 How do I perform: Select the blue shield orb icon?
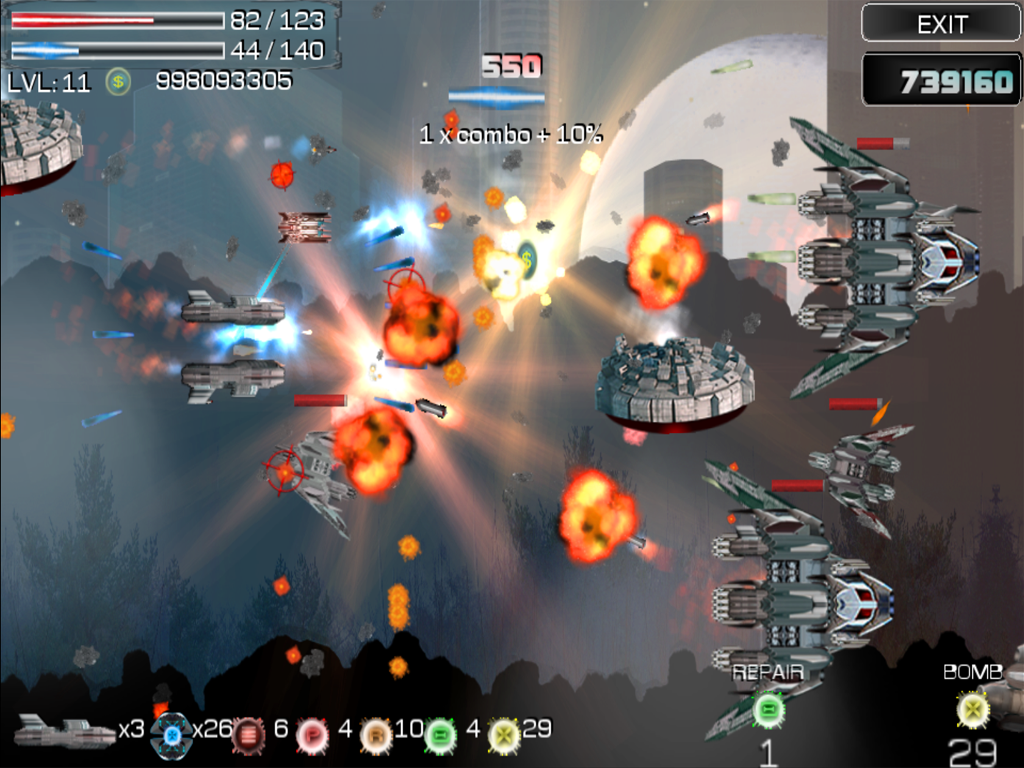click(171, 735)
